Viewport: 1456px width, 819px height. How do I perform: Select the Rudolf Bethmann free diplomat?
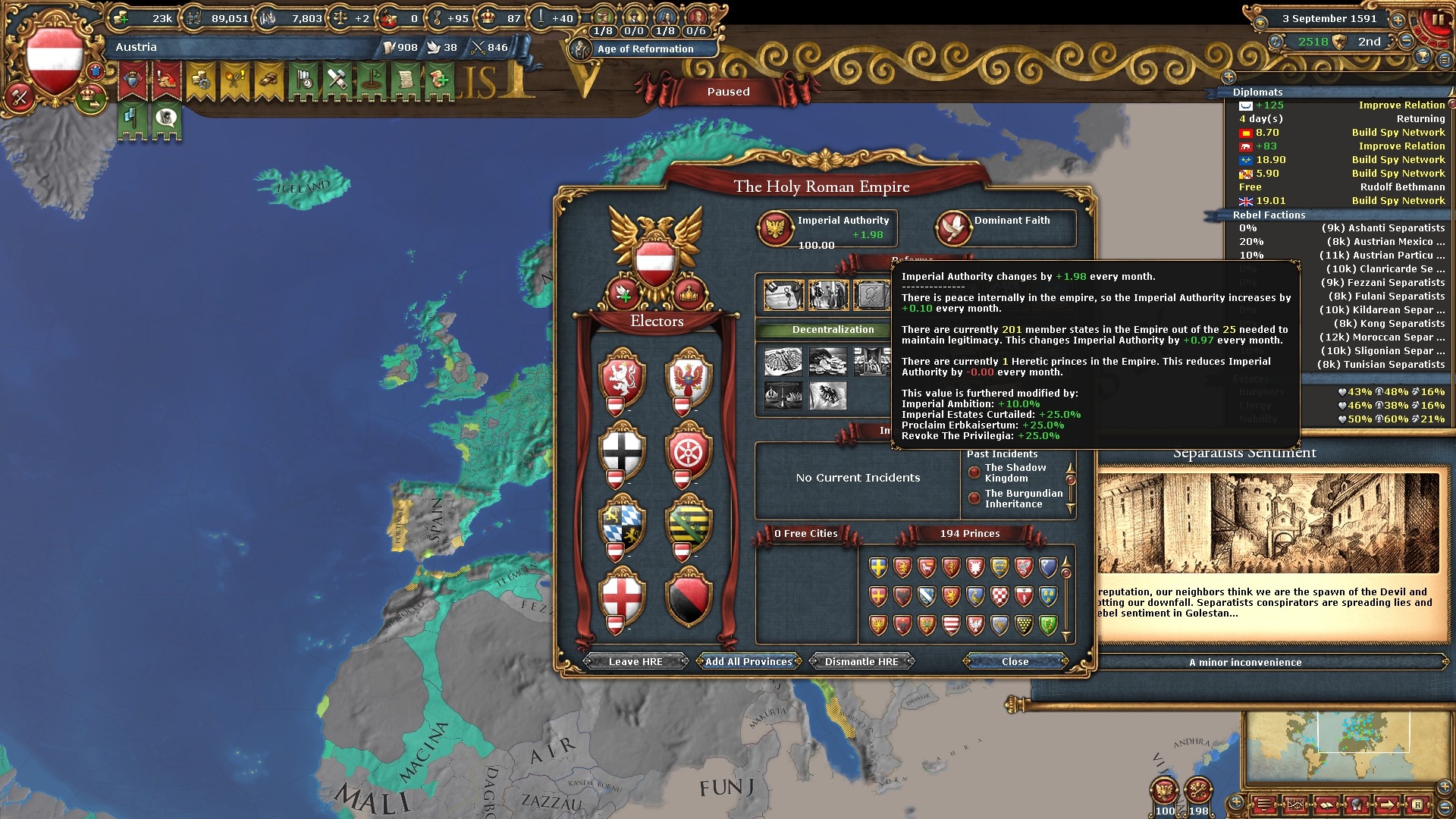pyautogui.click(x=1401, y=187)
